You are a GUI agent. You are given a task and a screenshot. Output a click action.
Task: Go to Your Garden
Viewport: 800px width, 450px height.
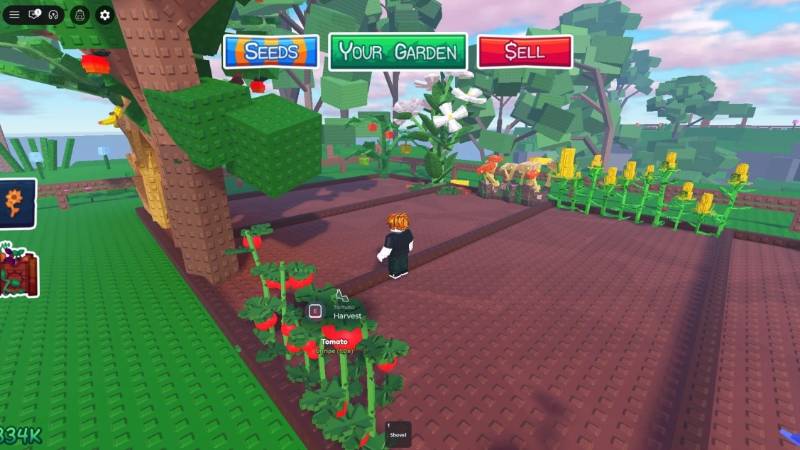coord(397,52)
